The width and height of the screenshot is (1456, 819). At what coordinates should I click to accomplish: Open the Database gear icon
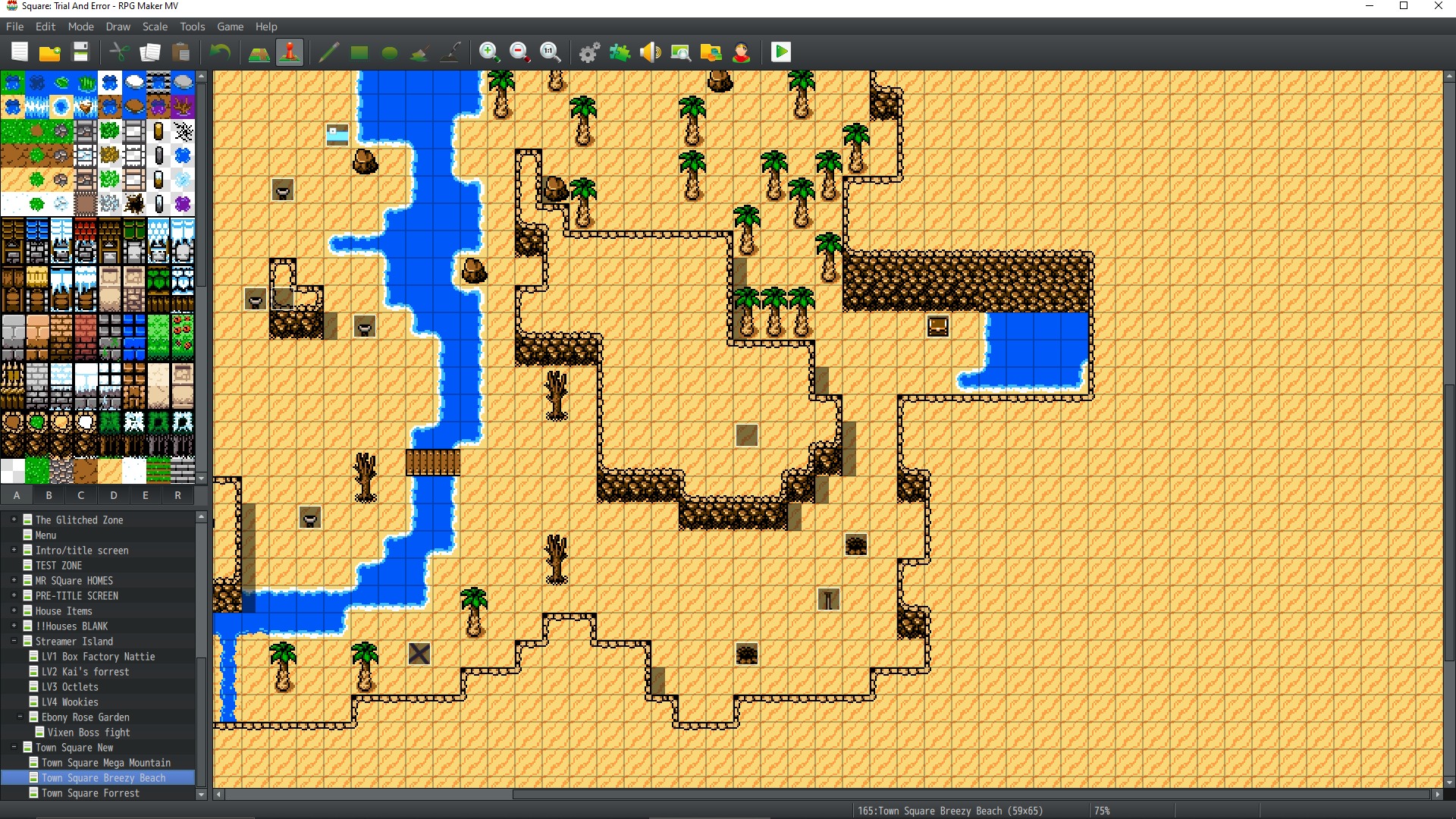point(589,52)
